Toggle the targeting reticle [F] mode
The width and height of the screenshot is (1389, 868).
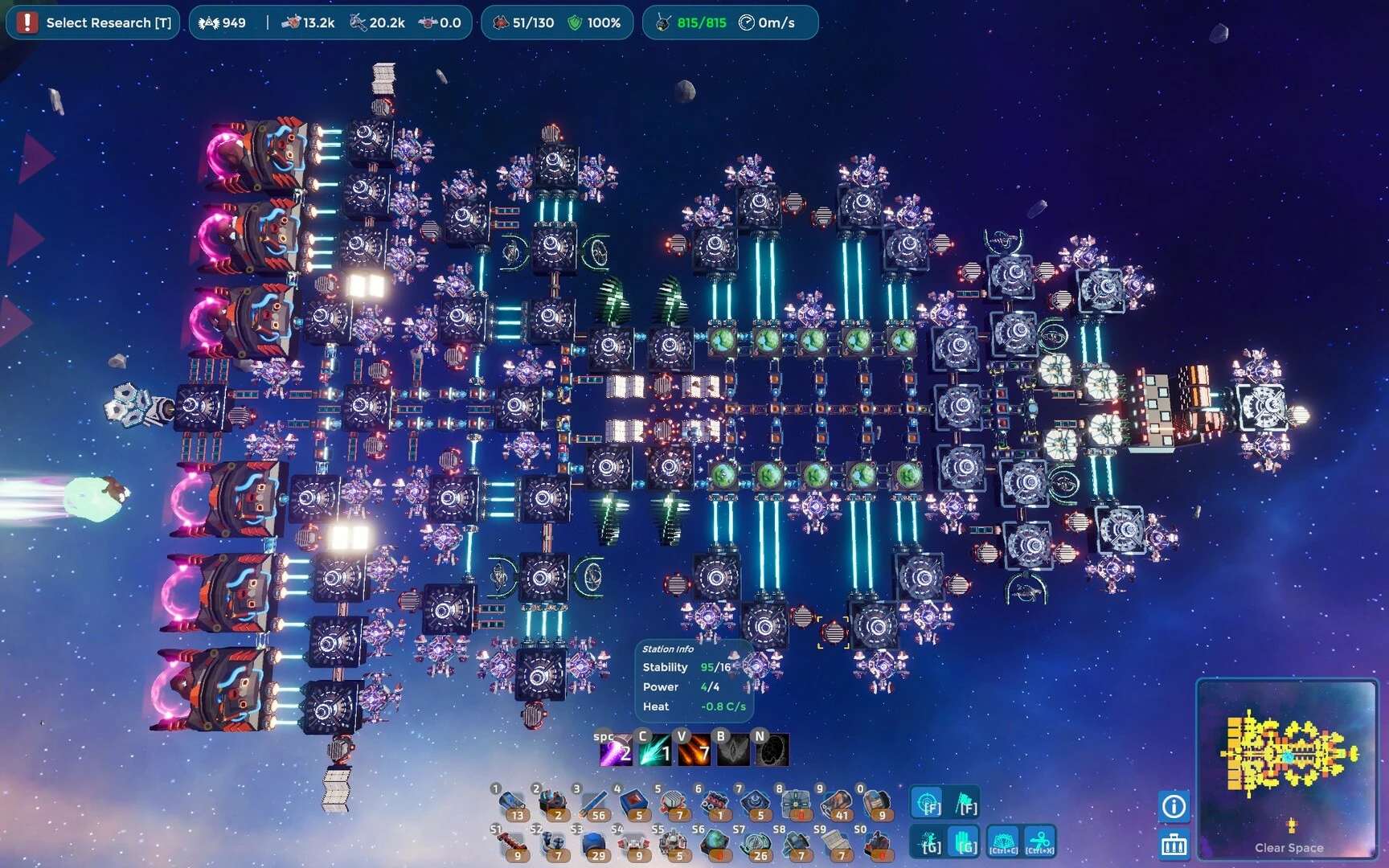coord(926,801)
